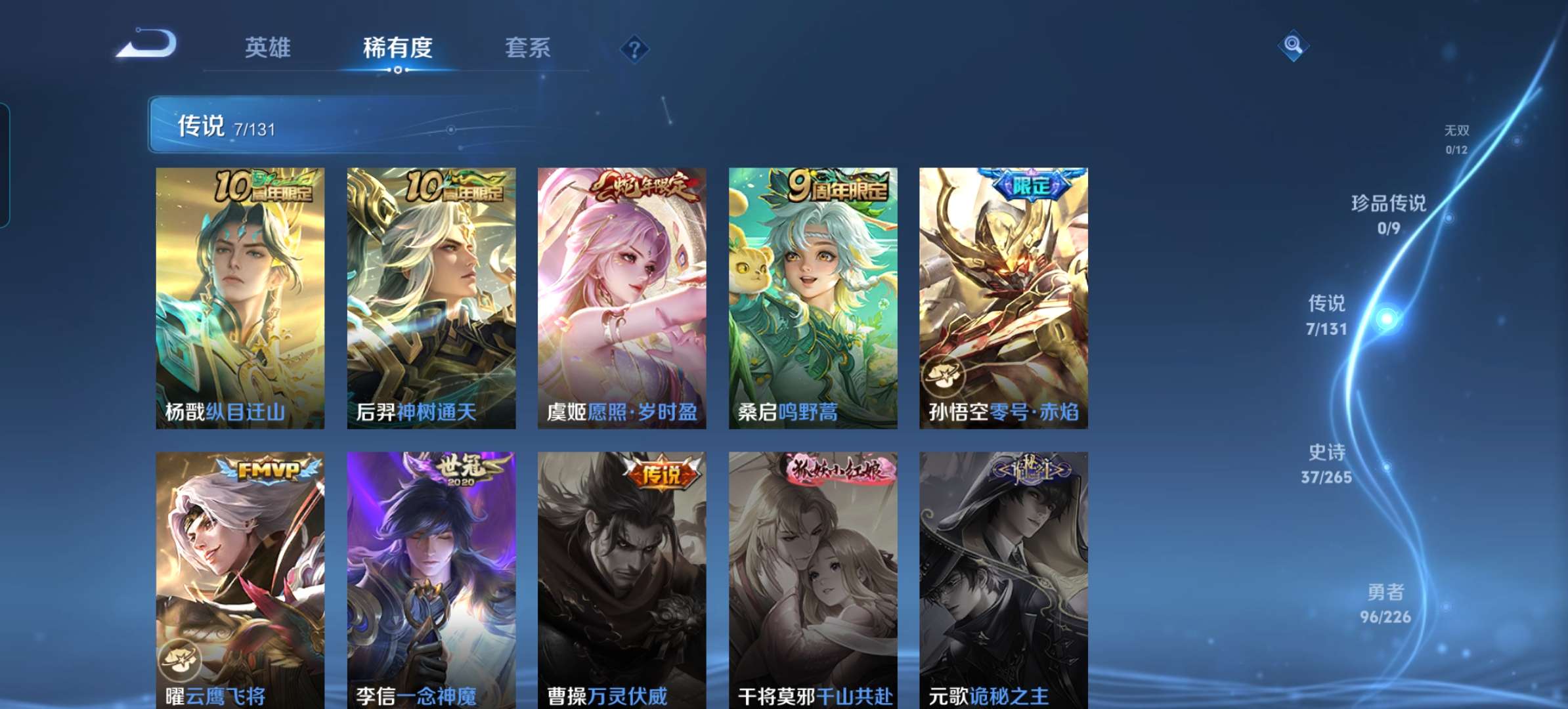Switch to the 套系 tab
Image resolution: width=1568 pixels, height=709 pixels.
pyautogui.click(x=527, y=48)
